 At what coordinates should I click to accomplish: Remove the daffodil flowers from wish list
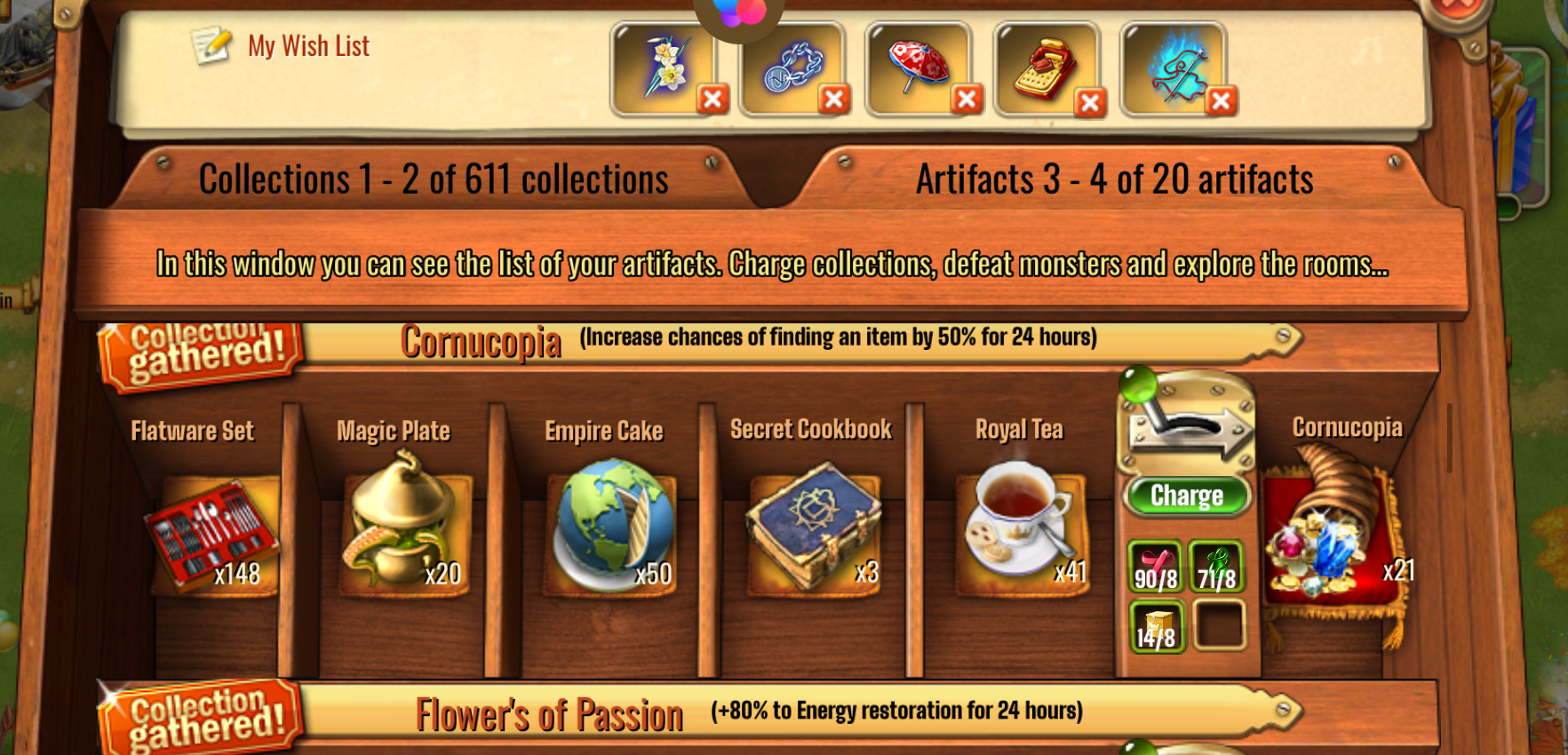712,99
